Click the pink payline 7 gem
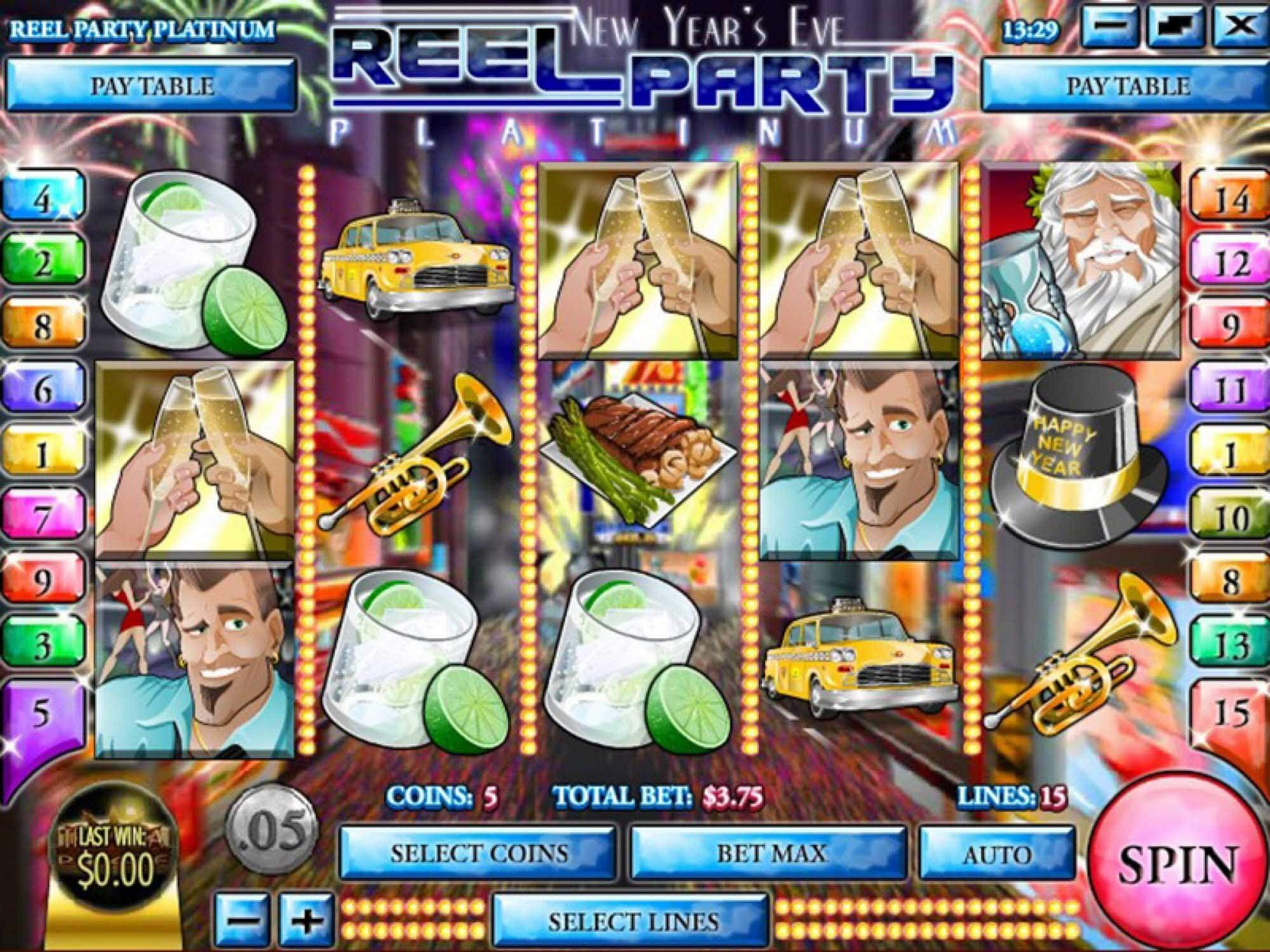The image size is (1270, 952). coord(43,514)
